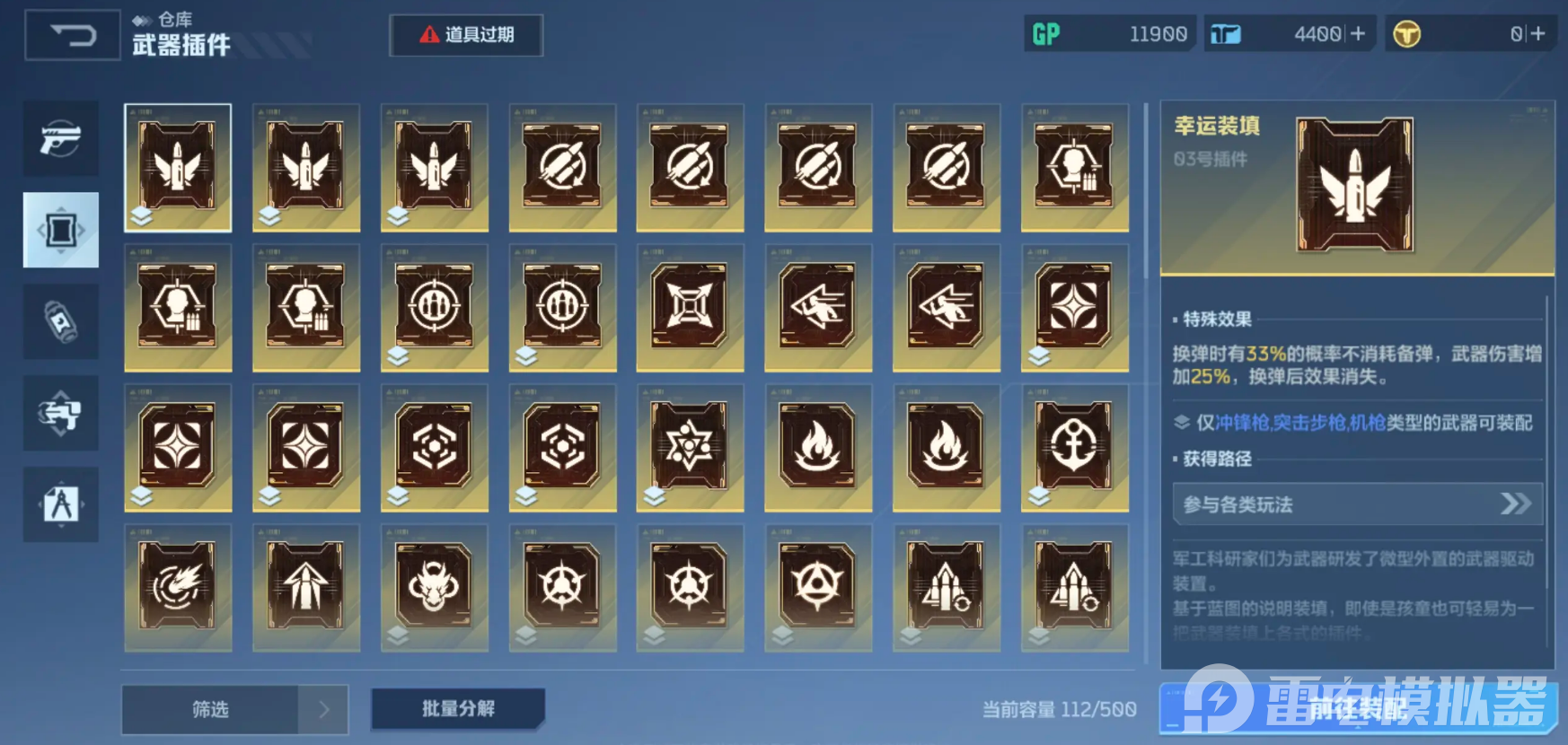The height and width of the screenshot is (745, 1568).
Task: Open the consumable canister category icon
Action: tap(59, 321)
